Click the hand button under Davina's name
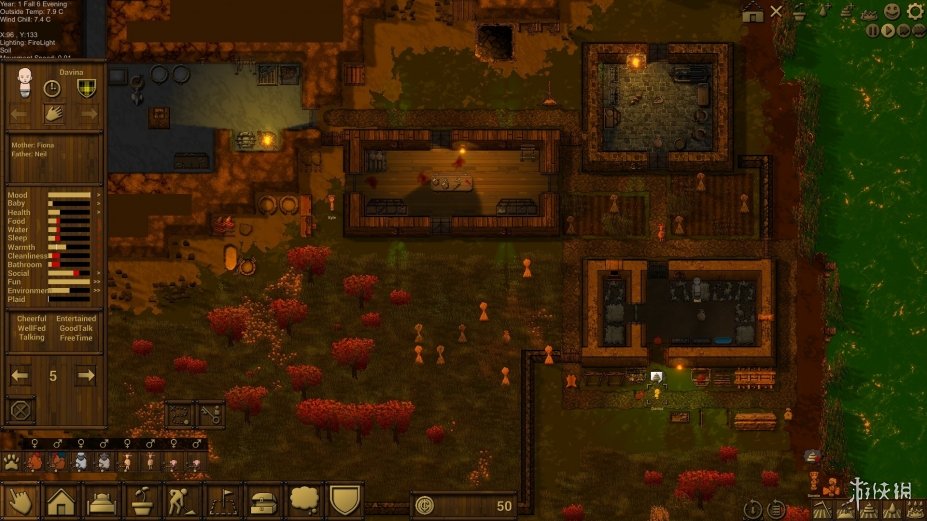The width and height of the screenshot is (927, 521). pyautogui.click(x=53, y=113)
